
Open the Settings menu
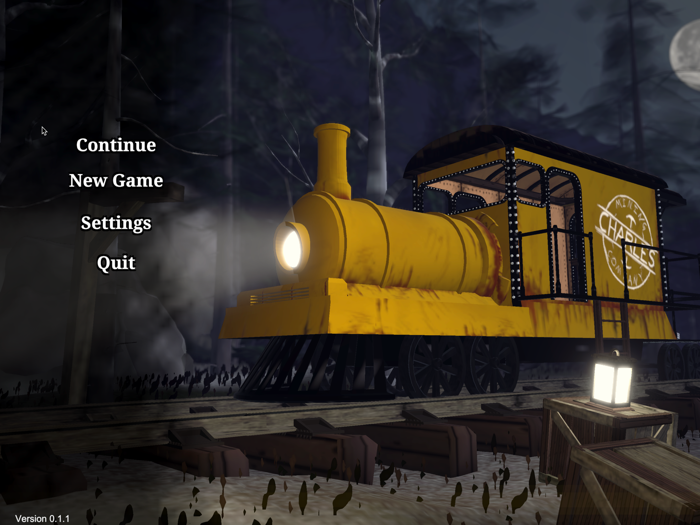[x=116, y=223]
